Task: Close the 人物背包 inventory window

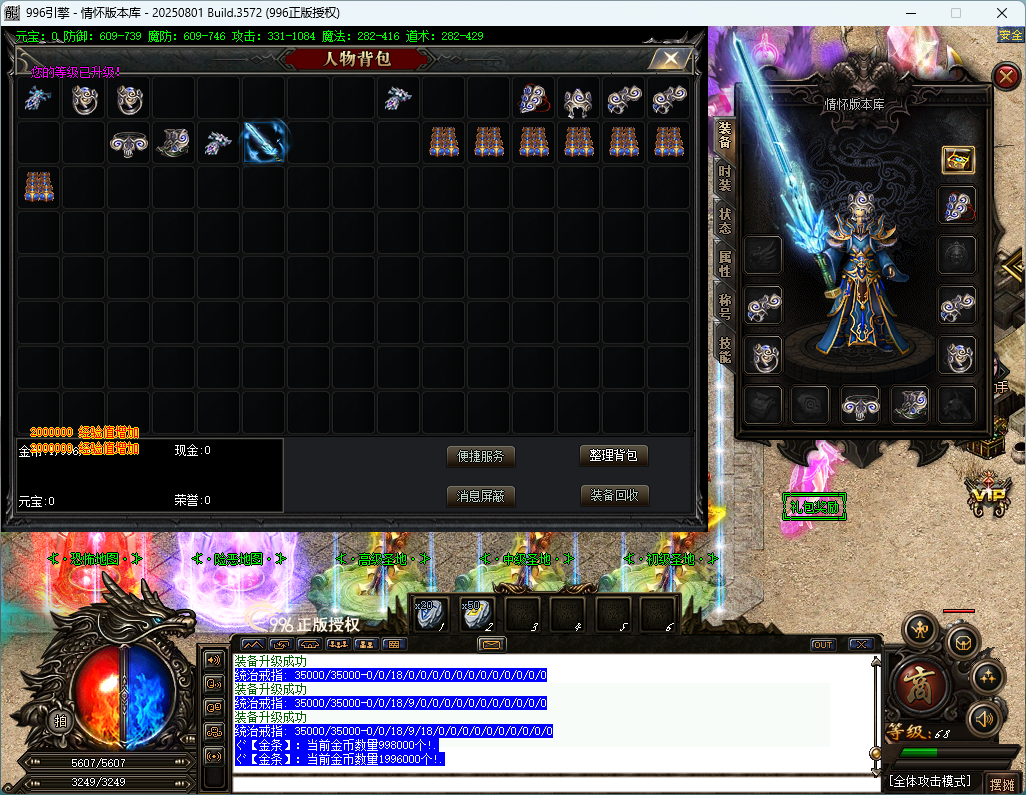Action: [669, 59]
